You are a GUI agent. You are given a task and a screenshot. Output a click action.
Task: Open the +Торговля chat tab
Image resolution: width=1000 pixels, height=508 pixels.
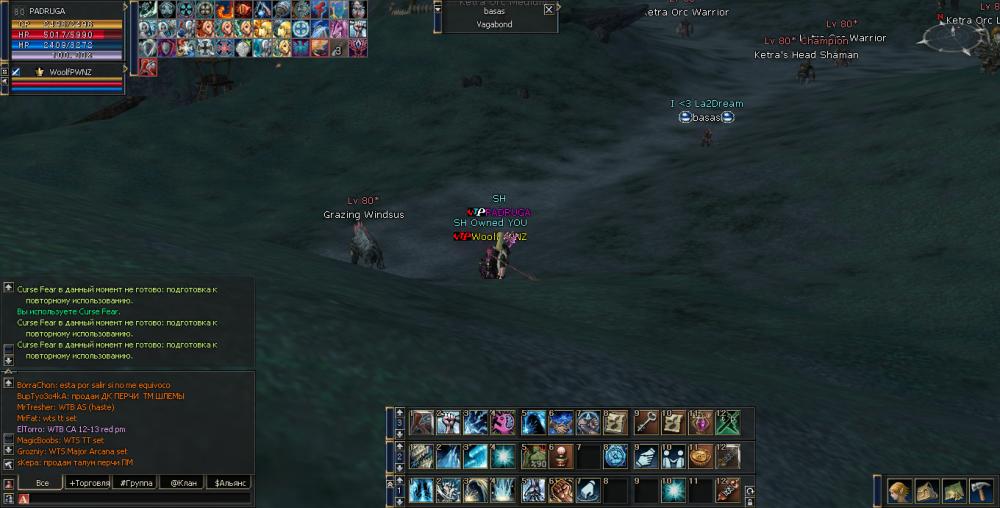click(x=88, y=483)
